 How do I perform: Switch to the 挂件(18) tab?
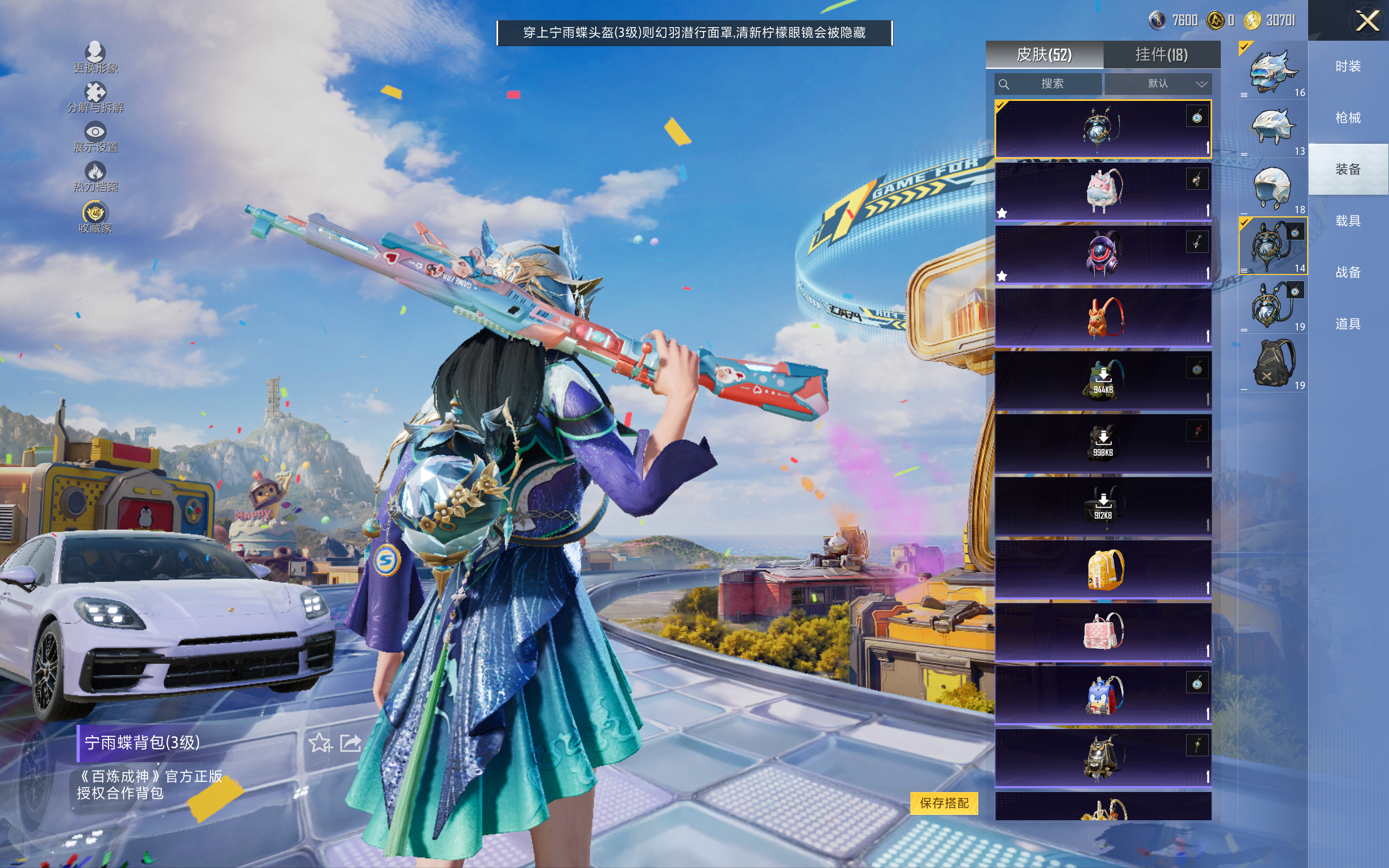pos(1161,55)
